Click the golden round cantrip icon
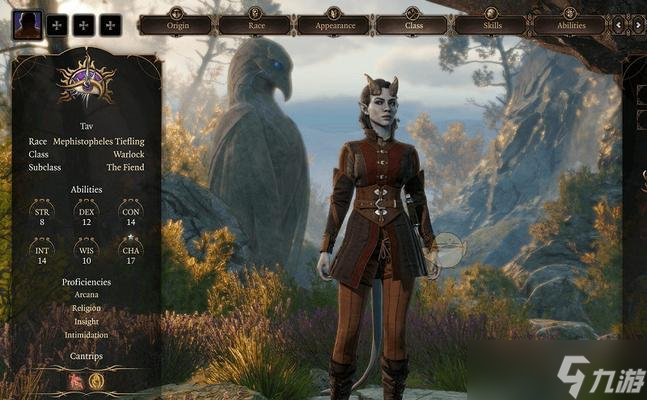 pos(97,381)
